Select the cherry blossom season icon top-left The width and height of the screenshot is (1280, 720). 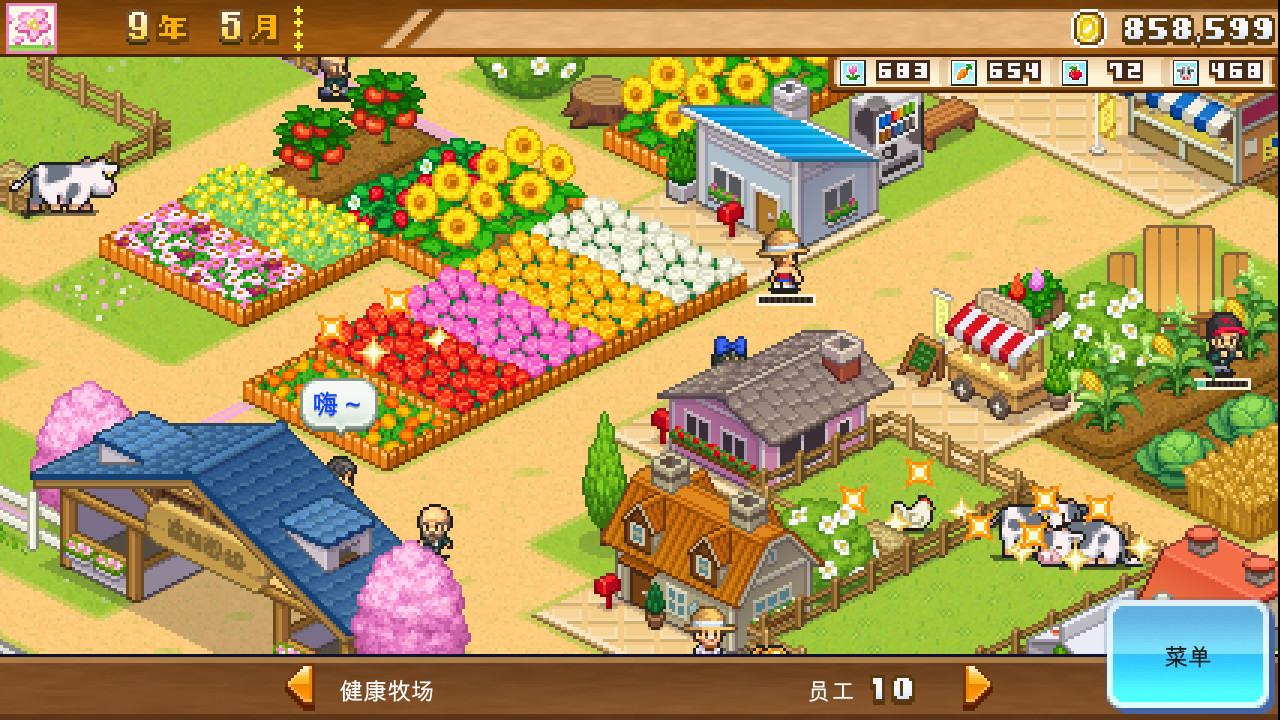[x=30, y=27]
